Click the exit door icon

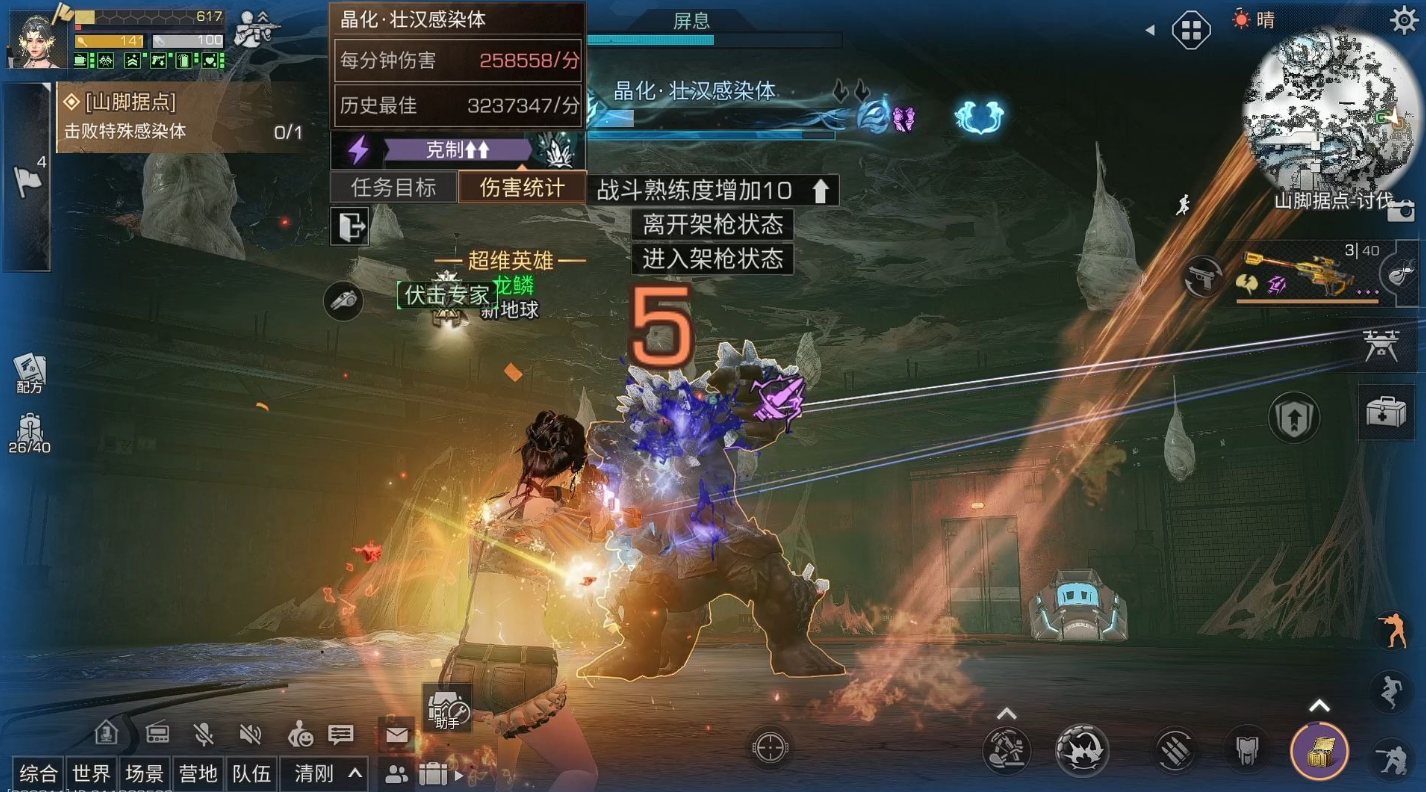tap(350, 227)
